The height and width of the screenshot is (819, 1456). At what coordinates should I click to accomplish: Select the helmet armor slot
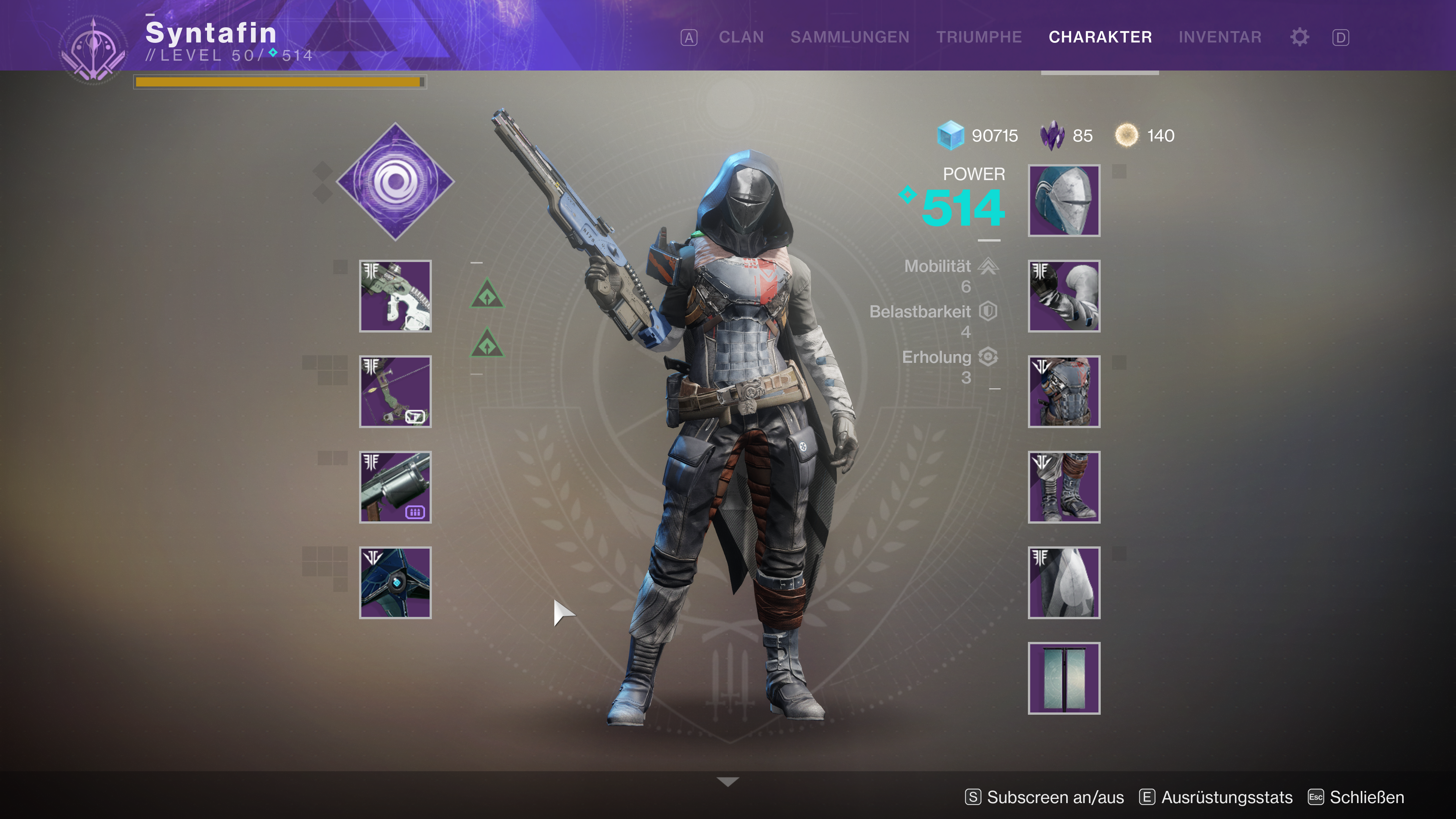[x=1064, y=201]
